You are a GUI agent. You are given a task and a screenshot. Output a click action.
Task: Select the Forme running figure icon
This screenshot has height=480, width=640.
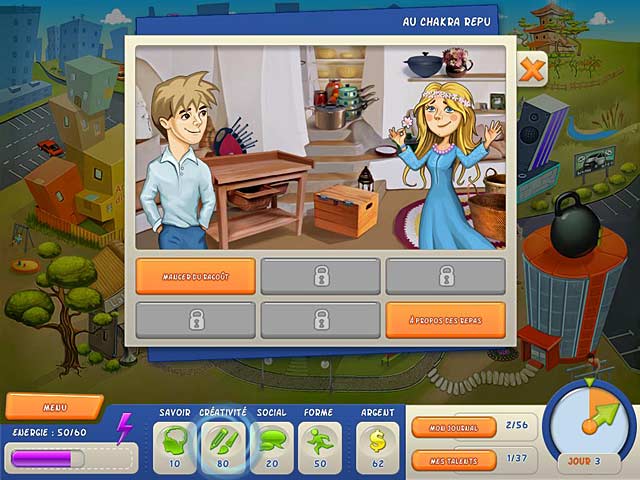[320, 441]
